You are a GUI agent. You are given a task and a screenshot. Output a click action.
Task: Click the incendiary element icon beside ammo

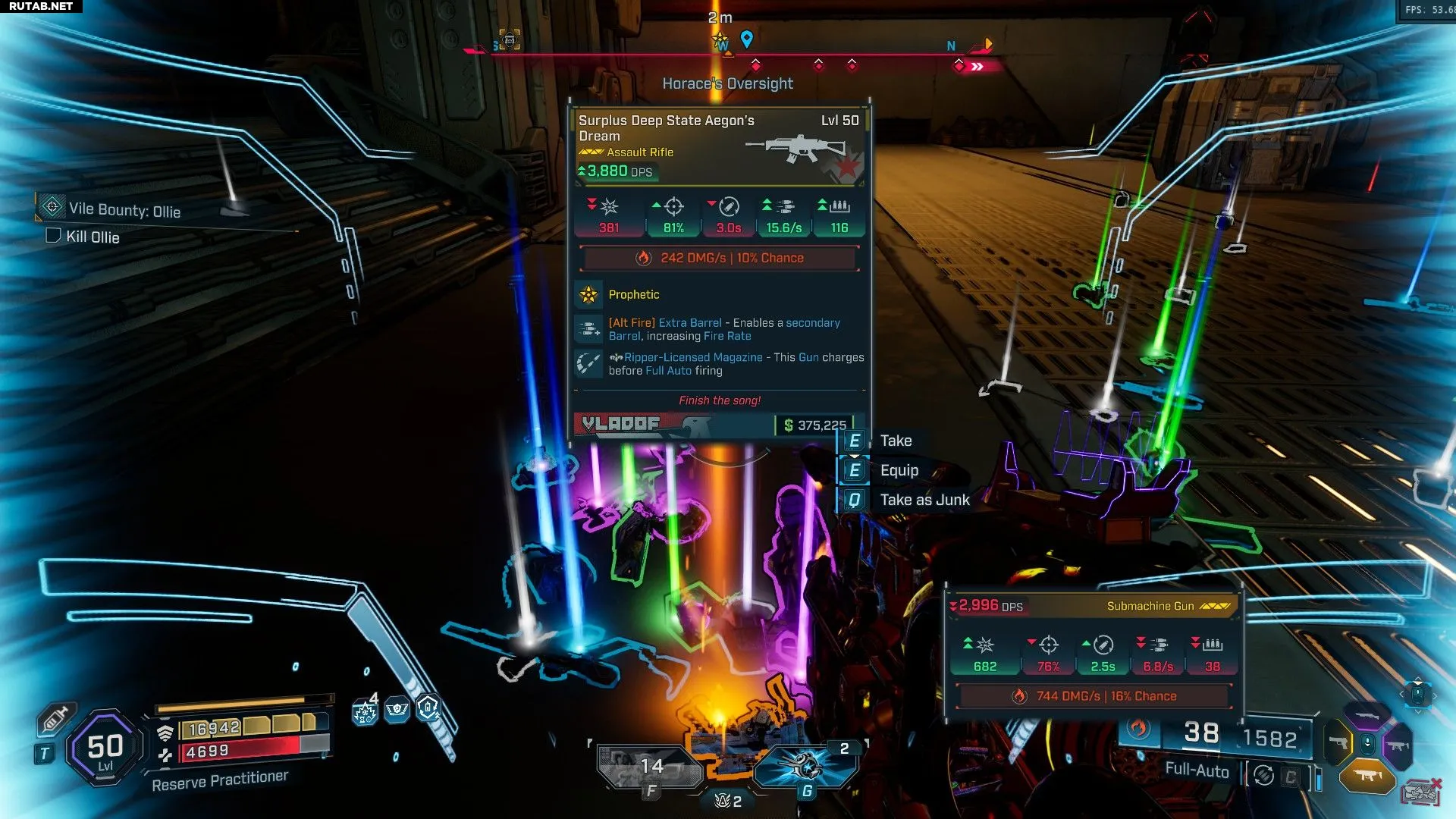[1137, 729]
